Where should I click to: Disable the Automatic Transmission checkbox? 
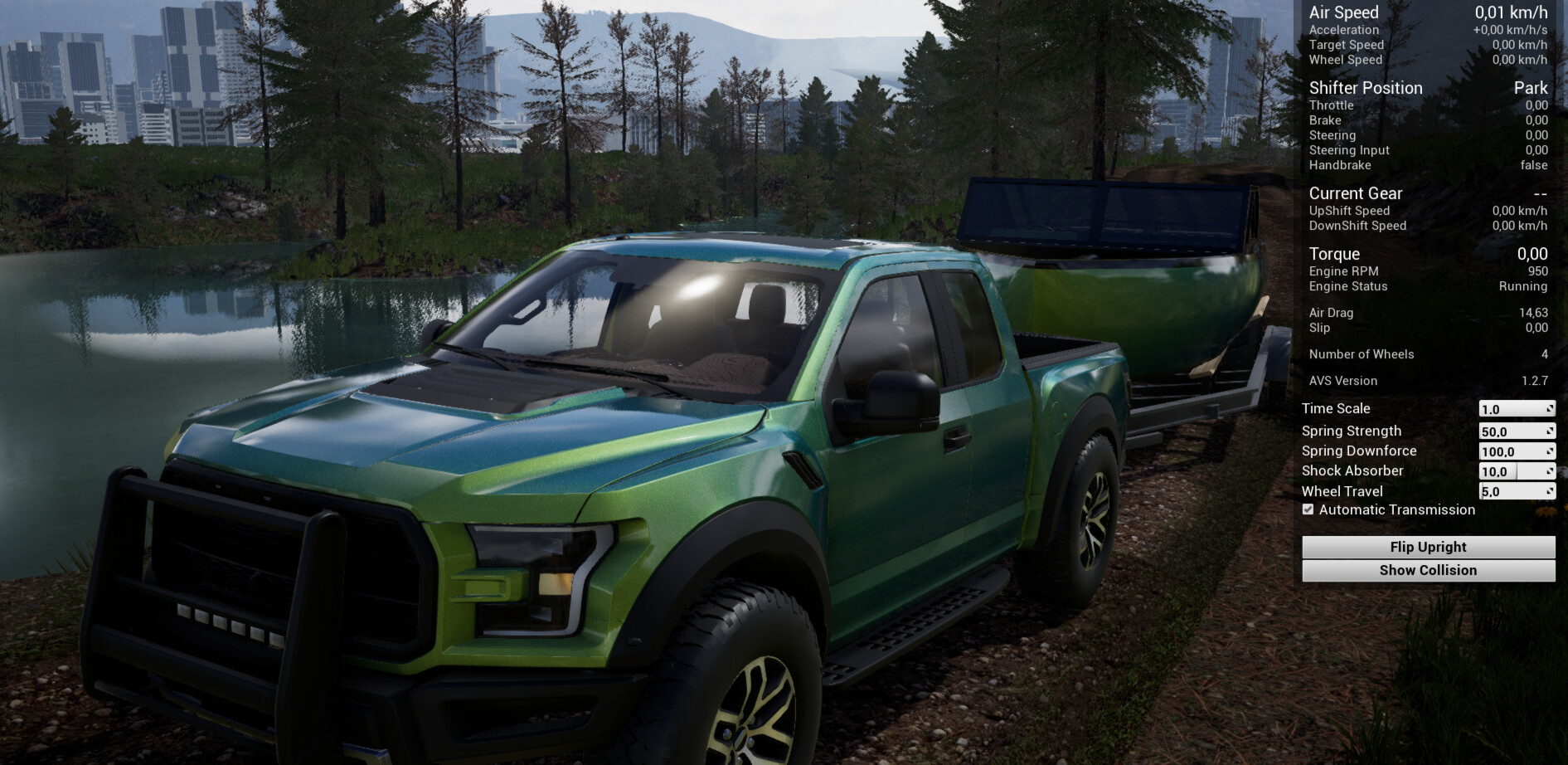(1308, 509)
